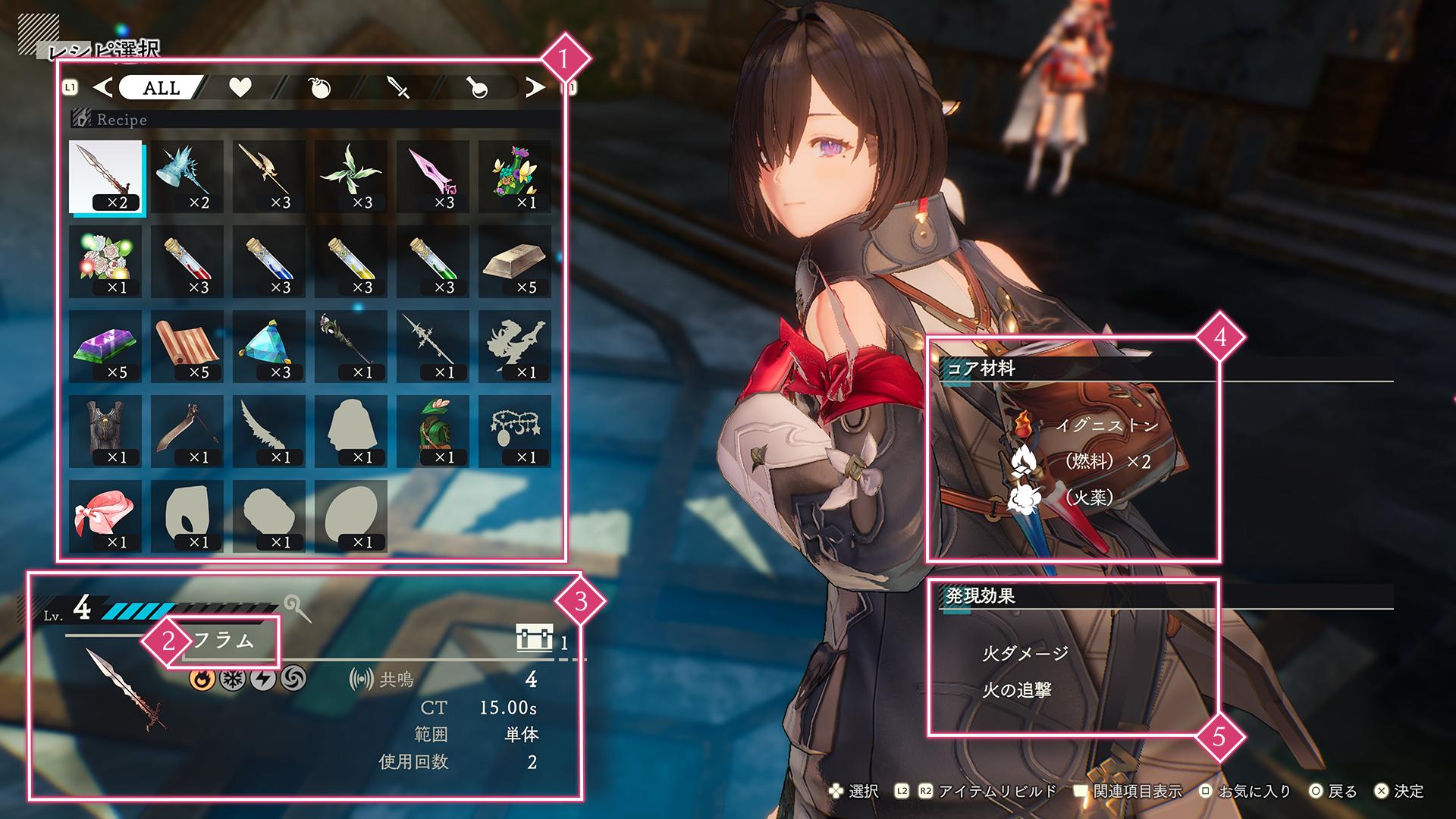Choose the star charm necklace recipe
The height and width of the screenshot is (819, 1456).
pos(515,431)
